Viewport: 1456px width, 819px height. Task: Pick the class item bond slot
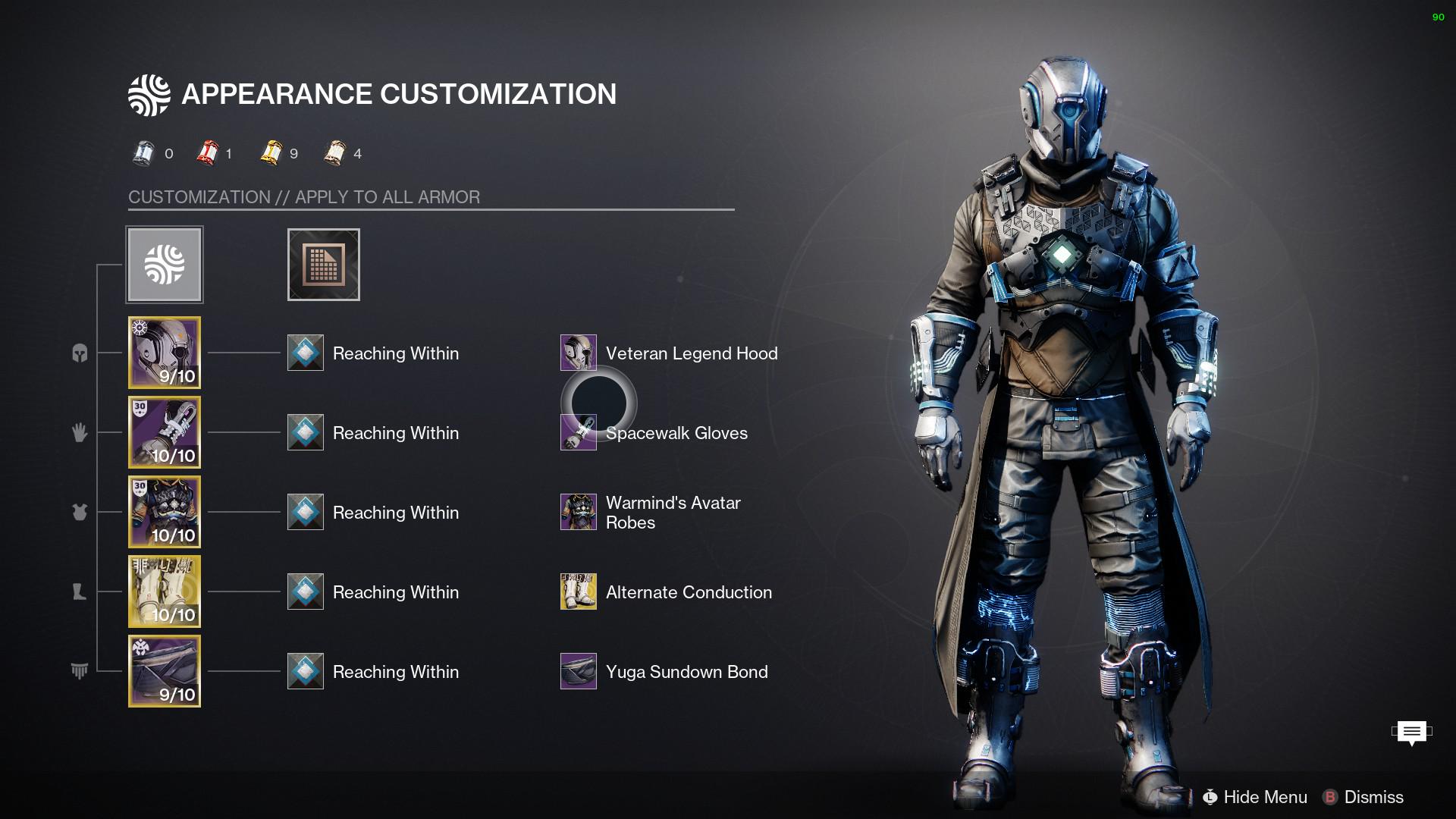pos(165,671)
